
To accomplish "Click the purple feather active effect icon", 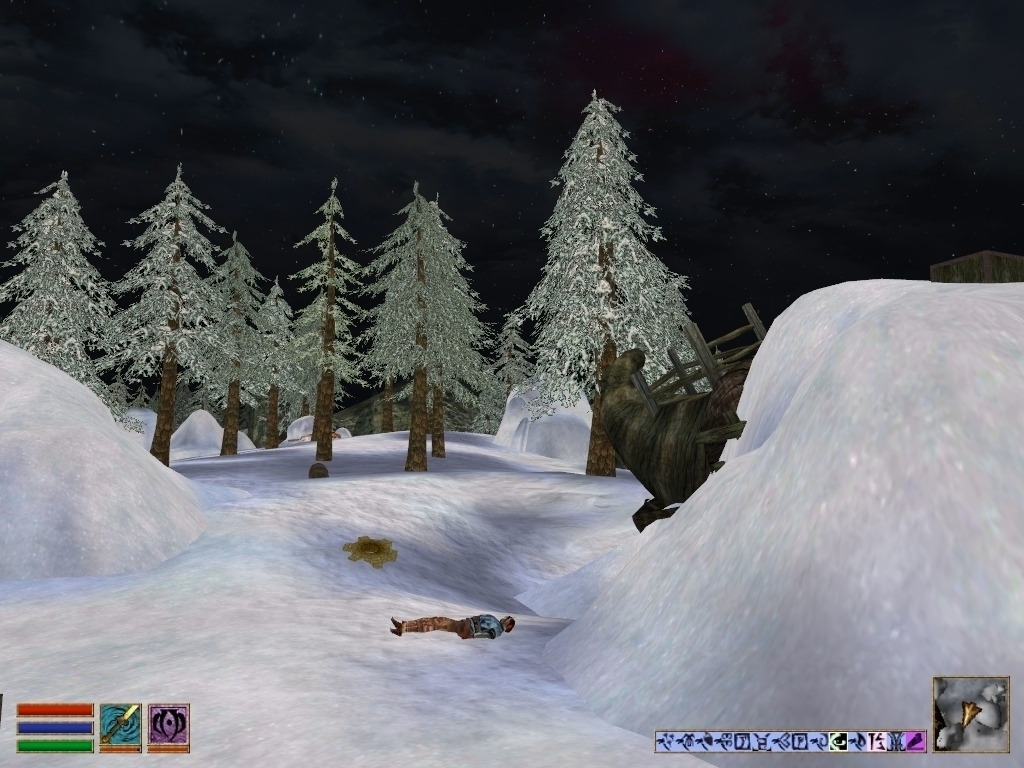I will [x=915, y=742].
